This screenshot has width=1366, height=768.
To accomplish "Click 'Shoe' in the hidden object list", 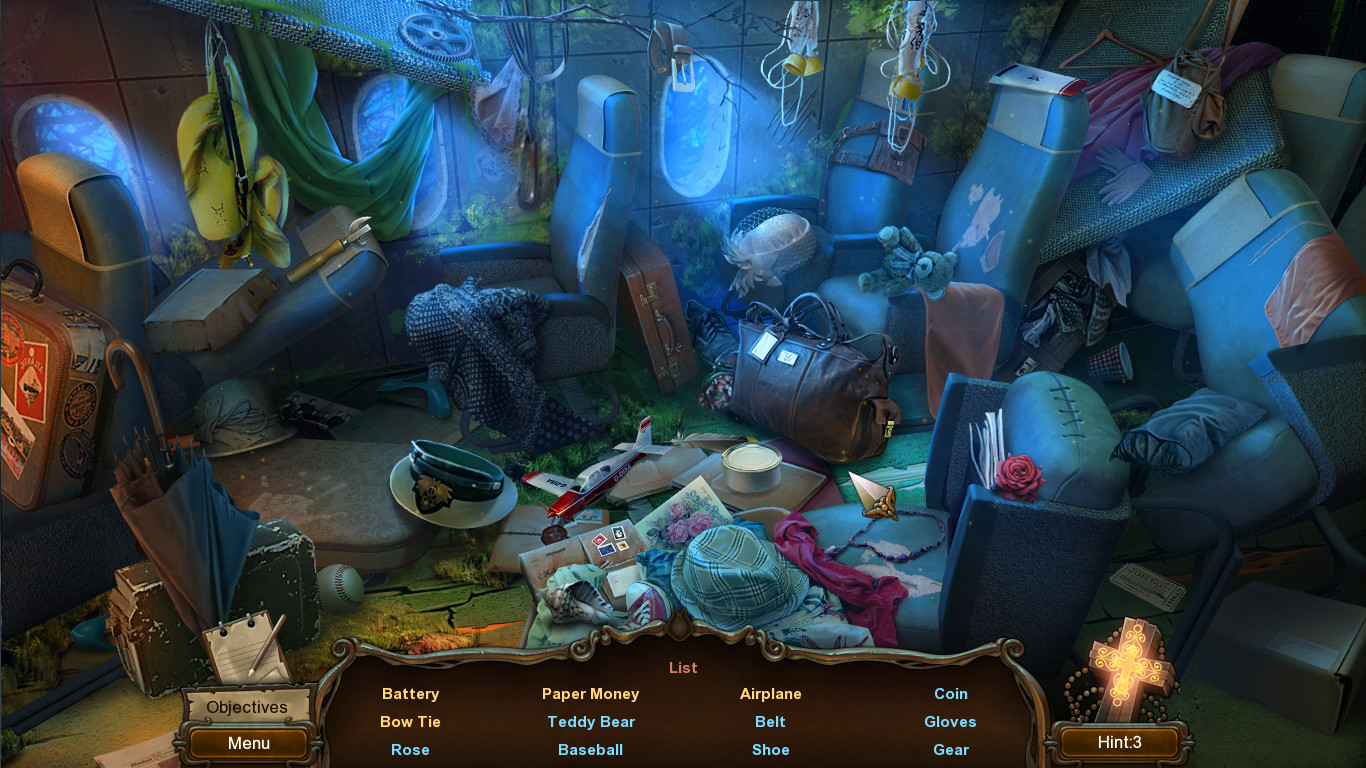I will [x=770, y=749].
